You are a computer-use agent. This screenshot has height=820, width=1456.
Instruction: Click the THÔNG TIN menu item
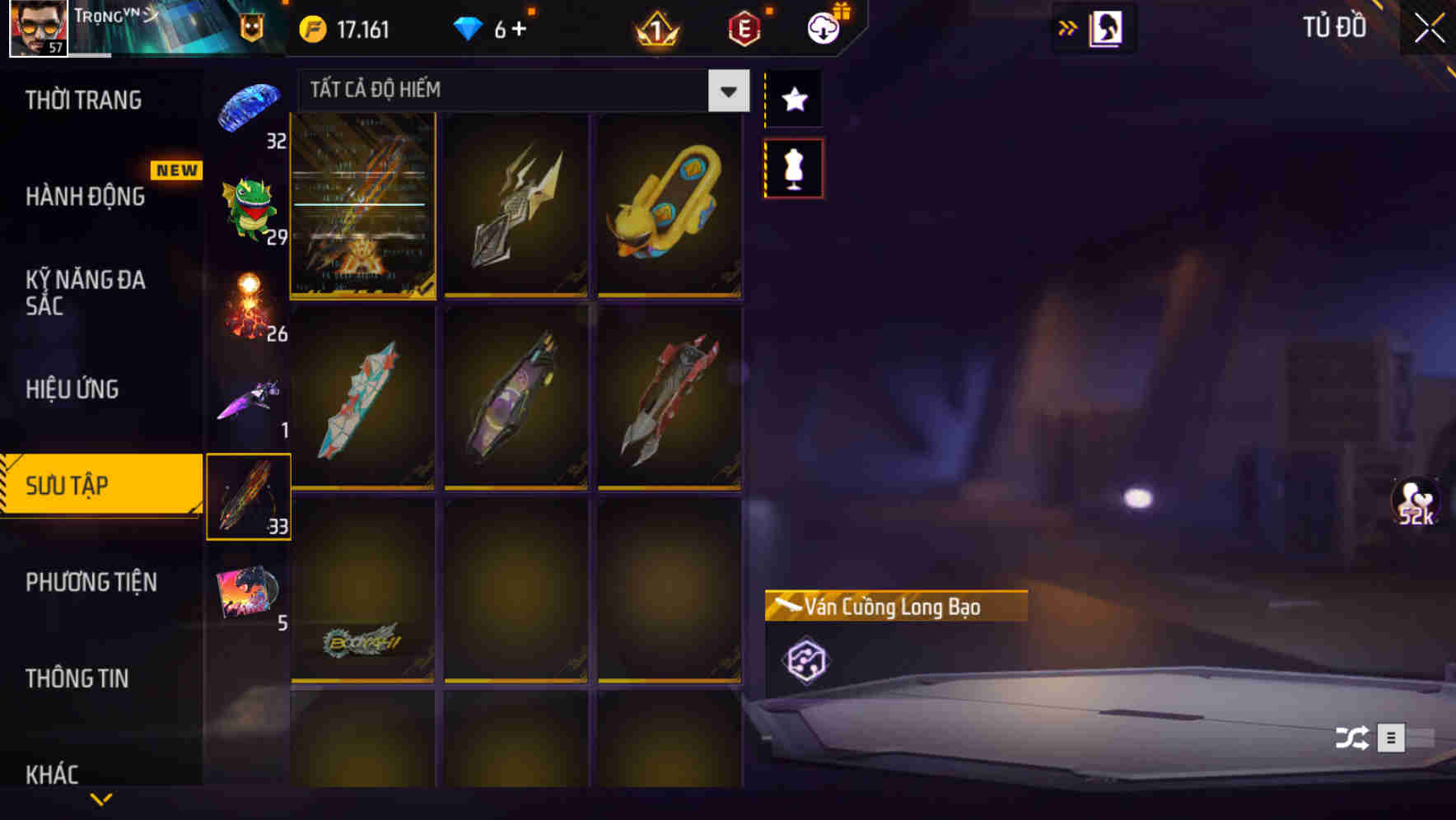click(x=79, y=678)
